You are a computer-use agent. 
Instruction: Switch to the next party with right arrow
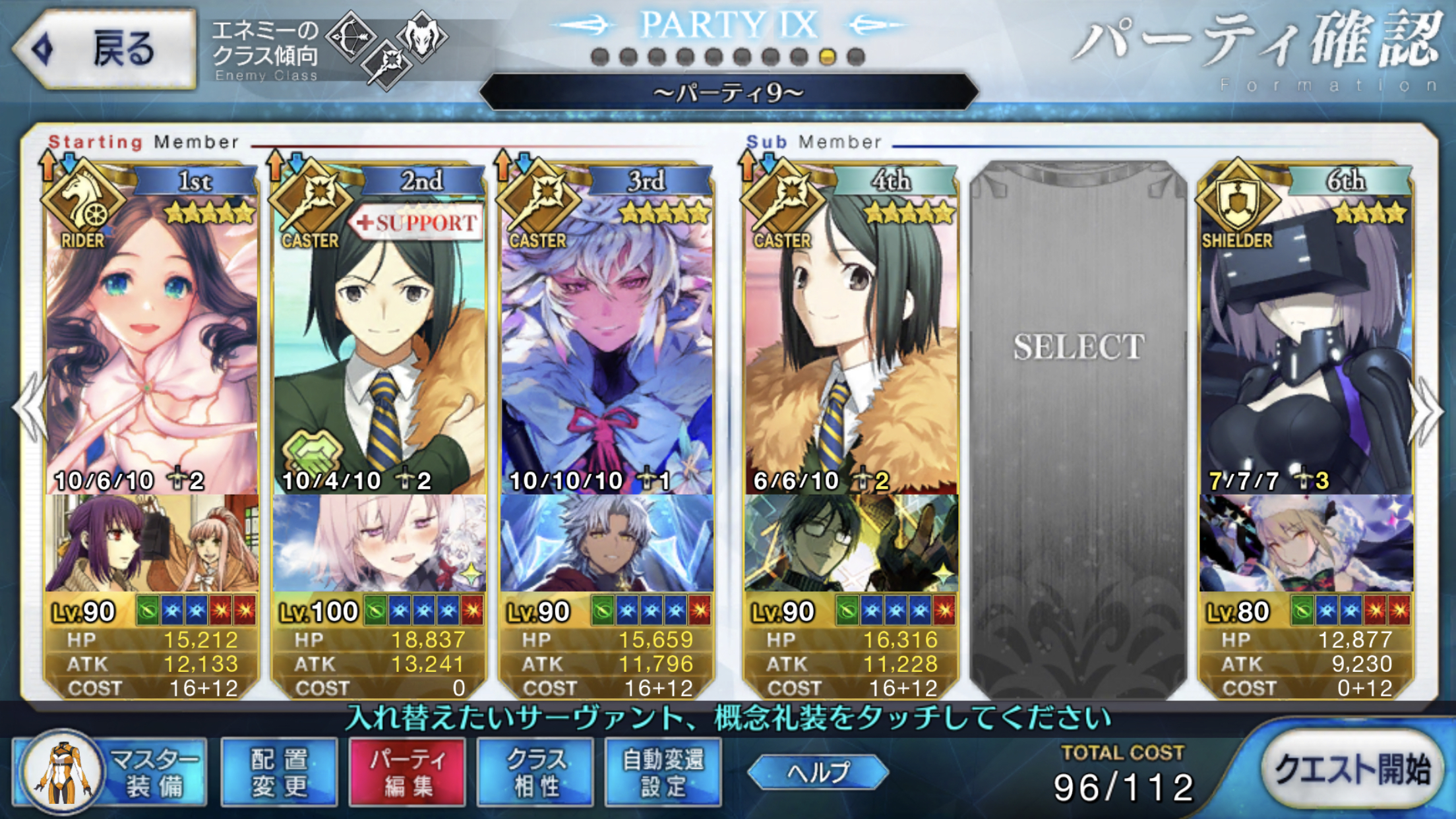click(1428, 410)
